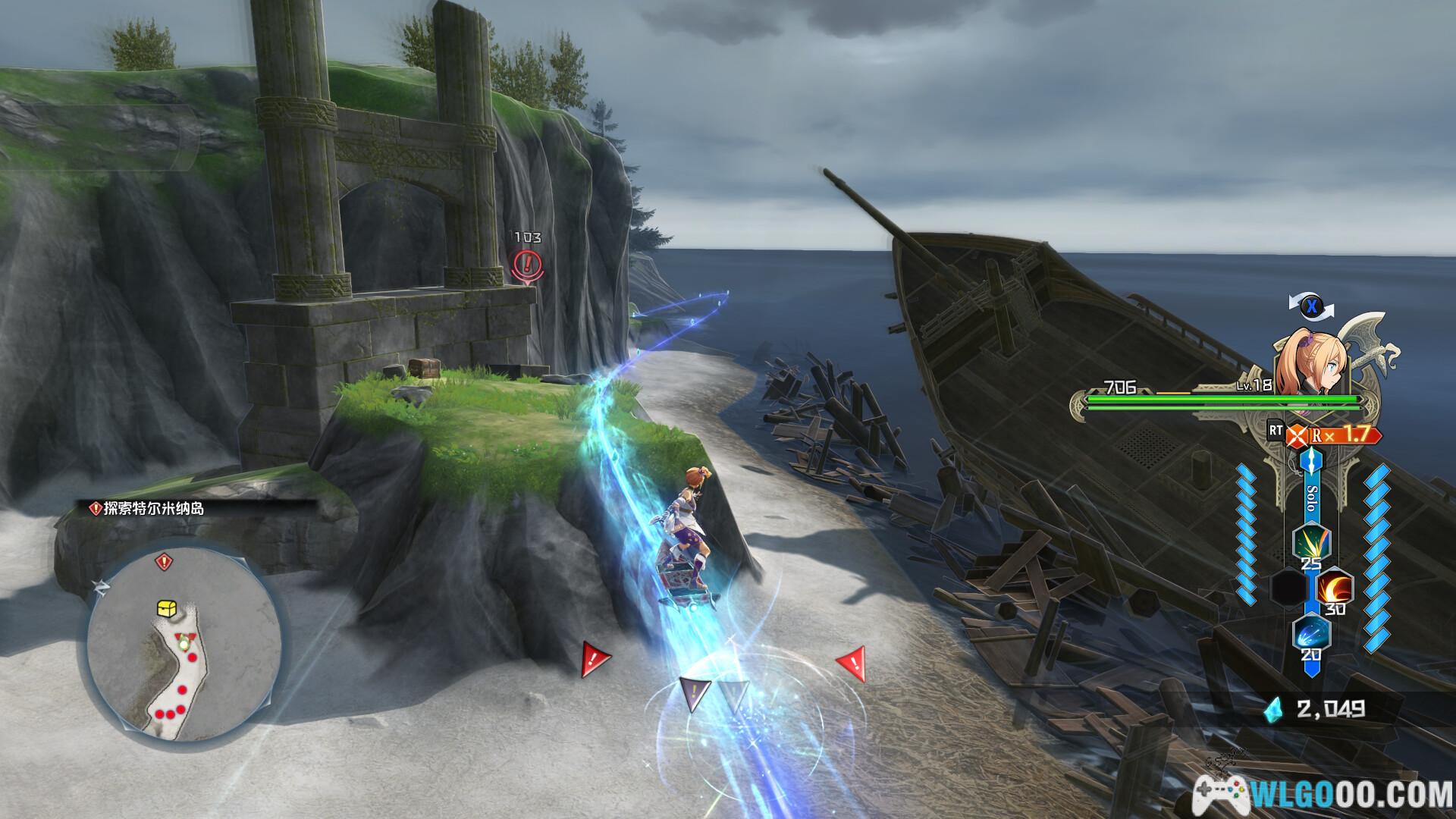The height and width of the screenshot is (819, 1456).
Task: Click the red quest marker on minimap
Action: click(164, 562)
